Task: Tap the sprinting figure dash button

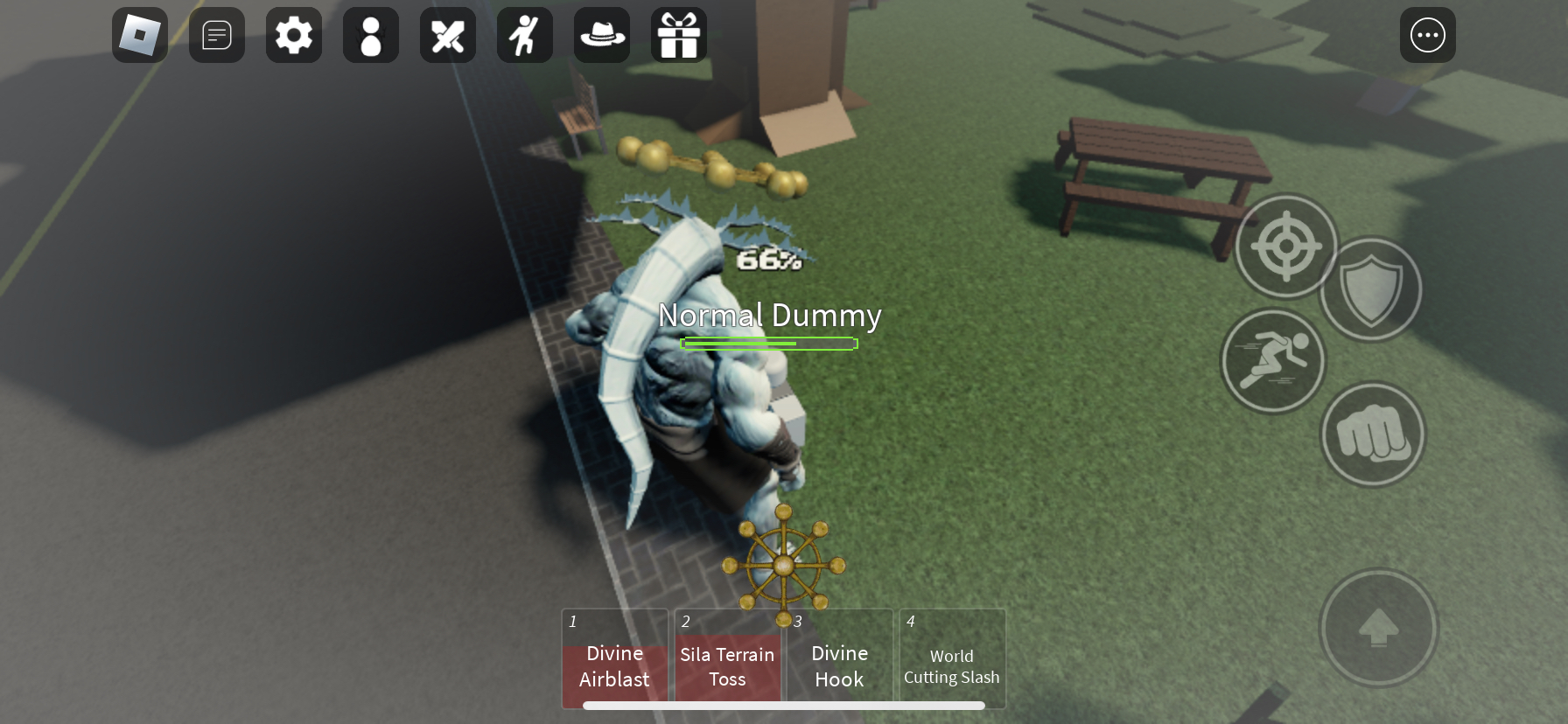Action: point(1273,360)
